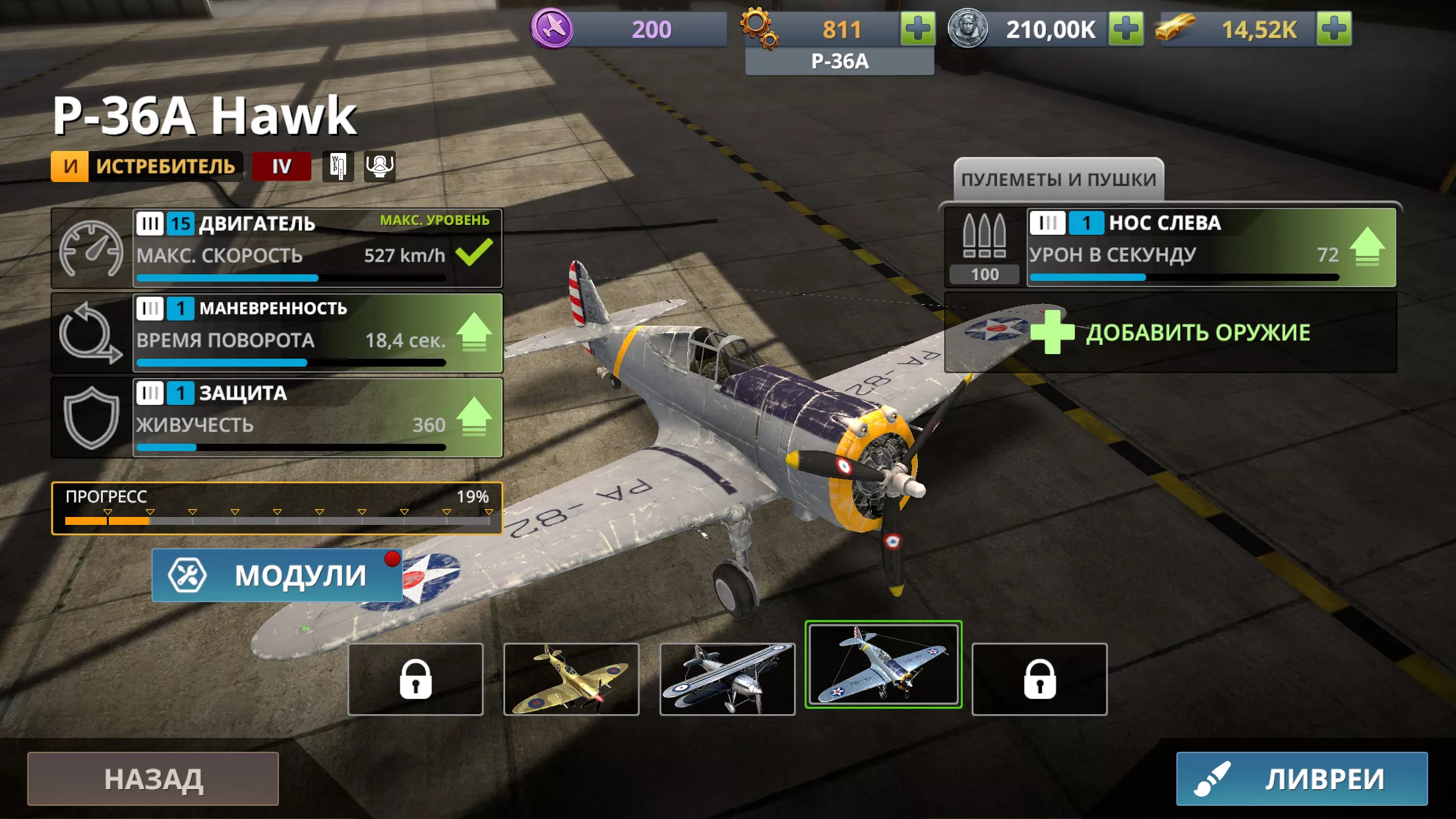Select the highlighted P-36A Hawk thumbnail

pyautogui.click(x=883, y=665)
